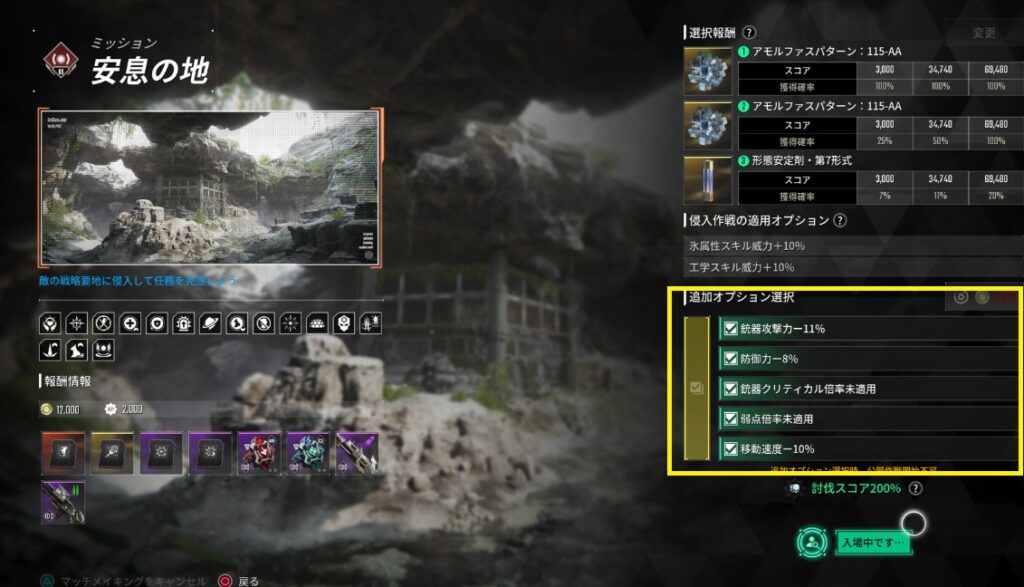This screenshot has height=587, width=1024.
Task: Toggle the 防御力ー8% option checkbox
Action: click(x=730, y=359)
